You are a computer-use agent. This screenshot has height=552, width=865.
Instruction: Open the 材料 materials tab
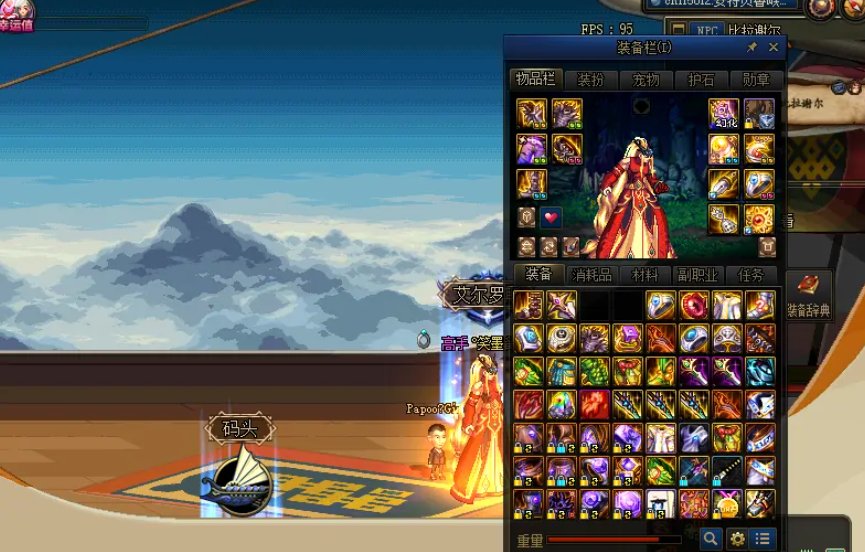pyautogui.click(x=645, y=275)
